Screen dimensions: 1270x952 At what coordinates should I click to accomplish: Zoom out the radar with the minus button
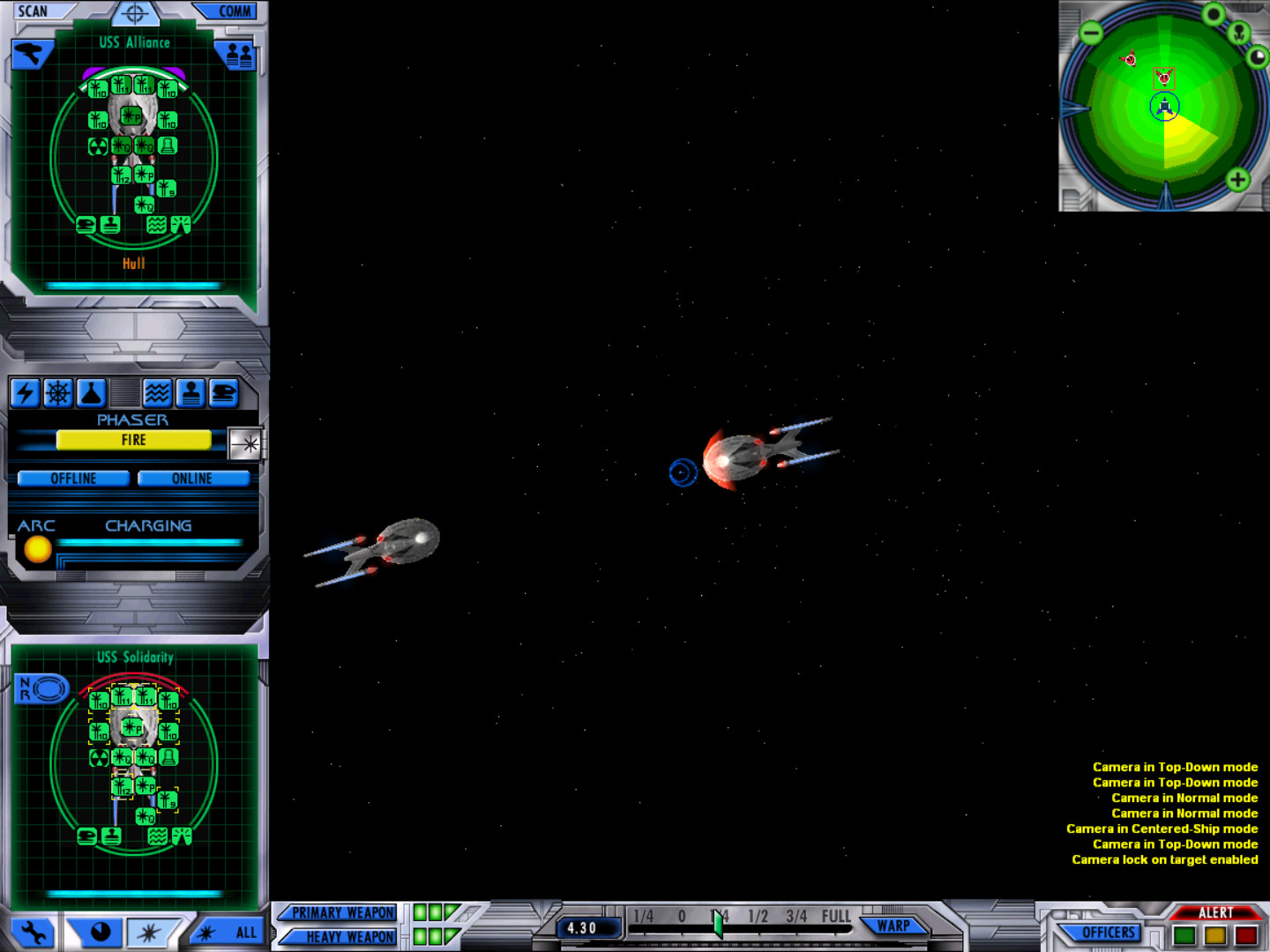coord(1091,33)
